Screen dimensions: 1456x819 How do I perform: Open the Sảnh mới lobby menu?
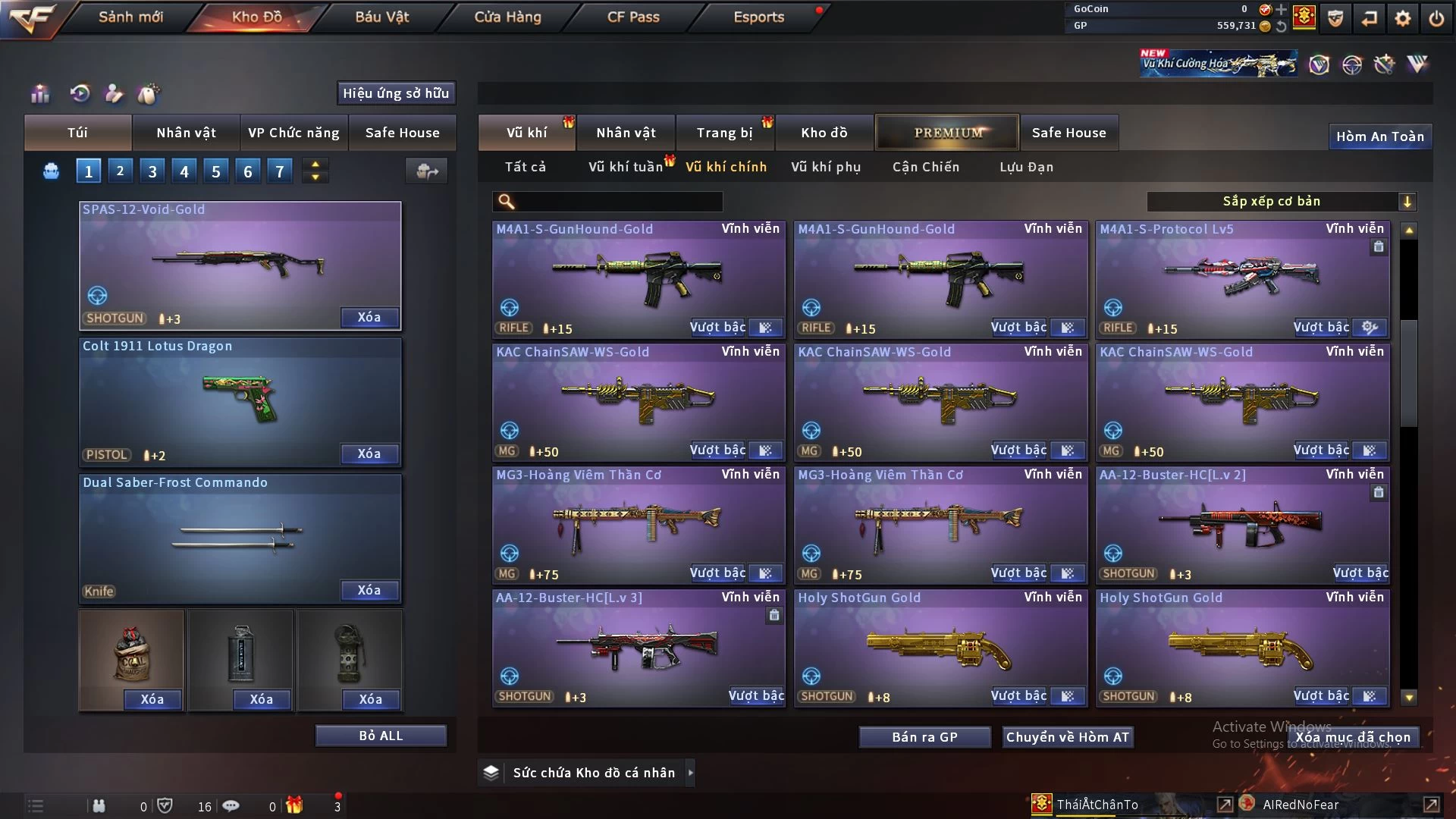130,17
